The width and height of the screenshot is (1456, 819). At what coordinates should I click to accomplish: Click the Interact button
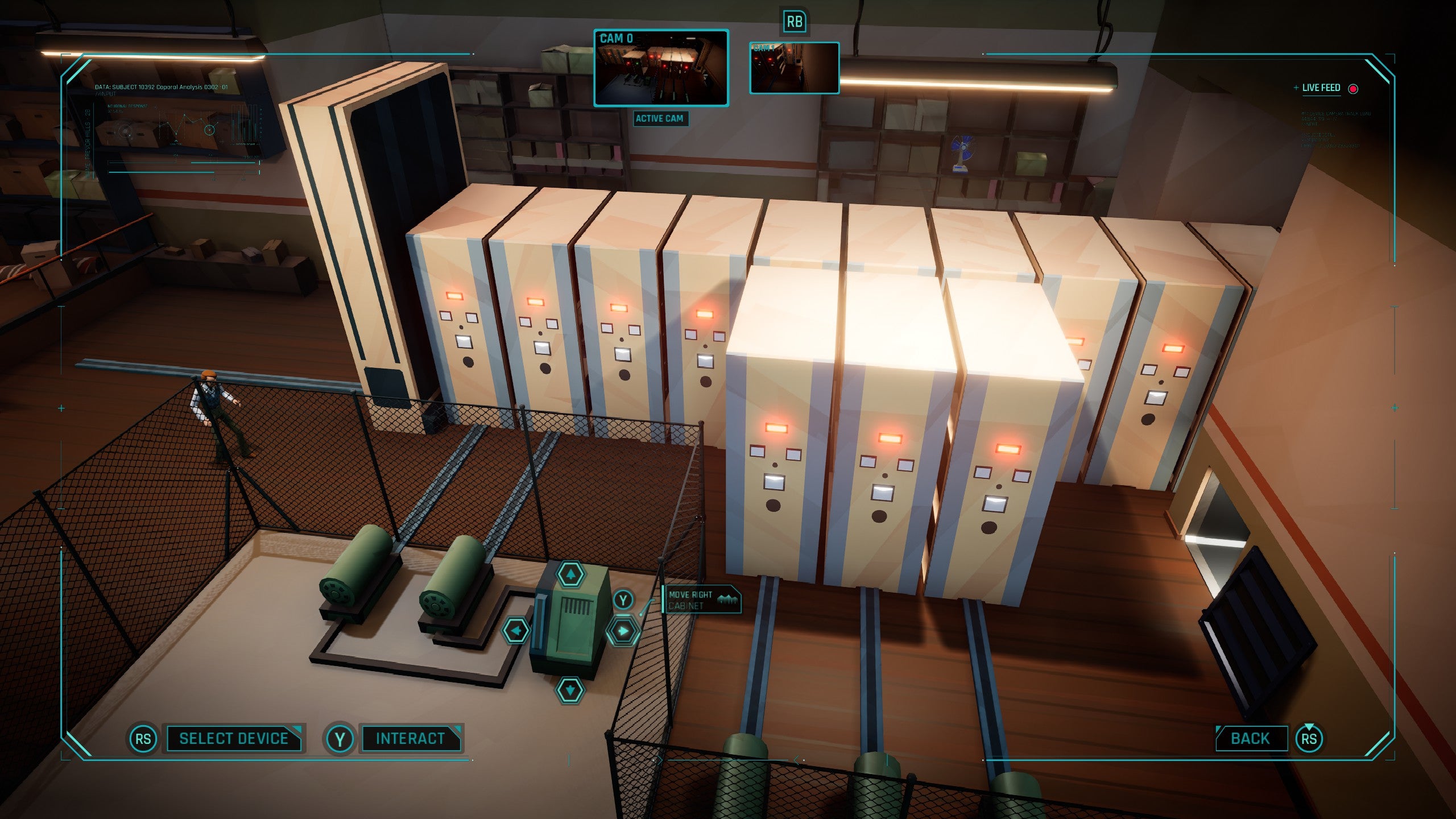click(x=411, y=738)
